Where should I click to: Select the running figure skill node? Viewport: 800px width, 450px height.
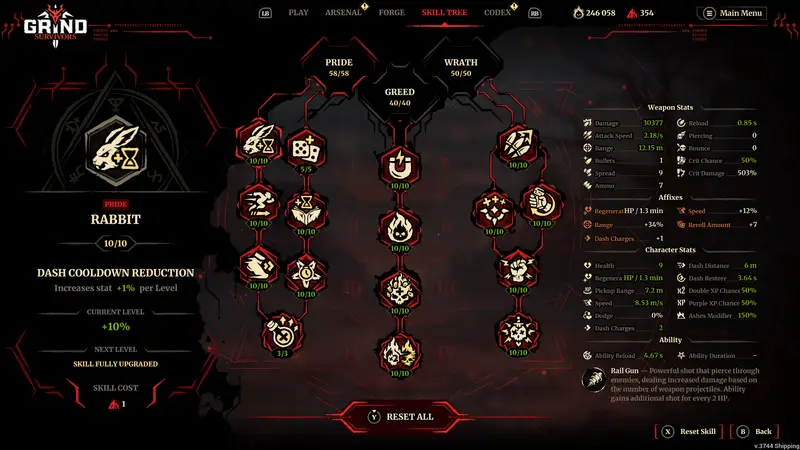pos(258,204)
